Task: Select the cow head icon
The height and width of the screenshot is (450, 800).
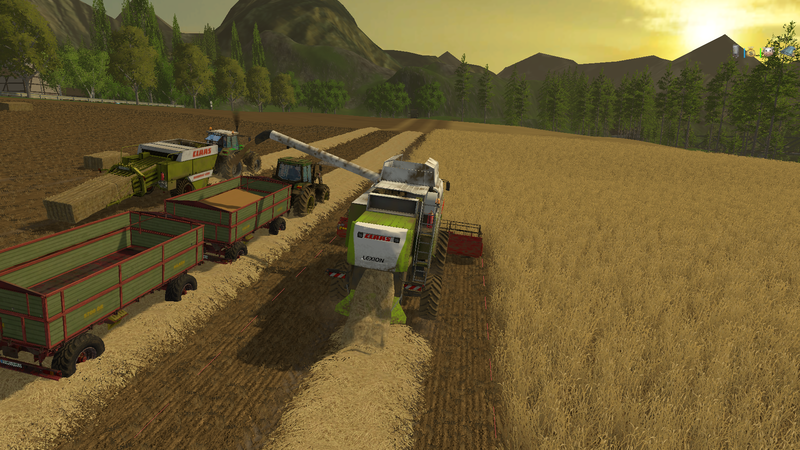Action: [768, 52]
